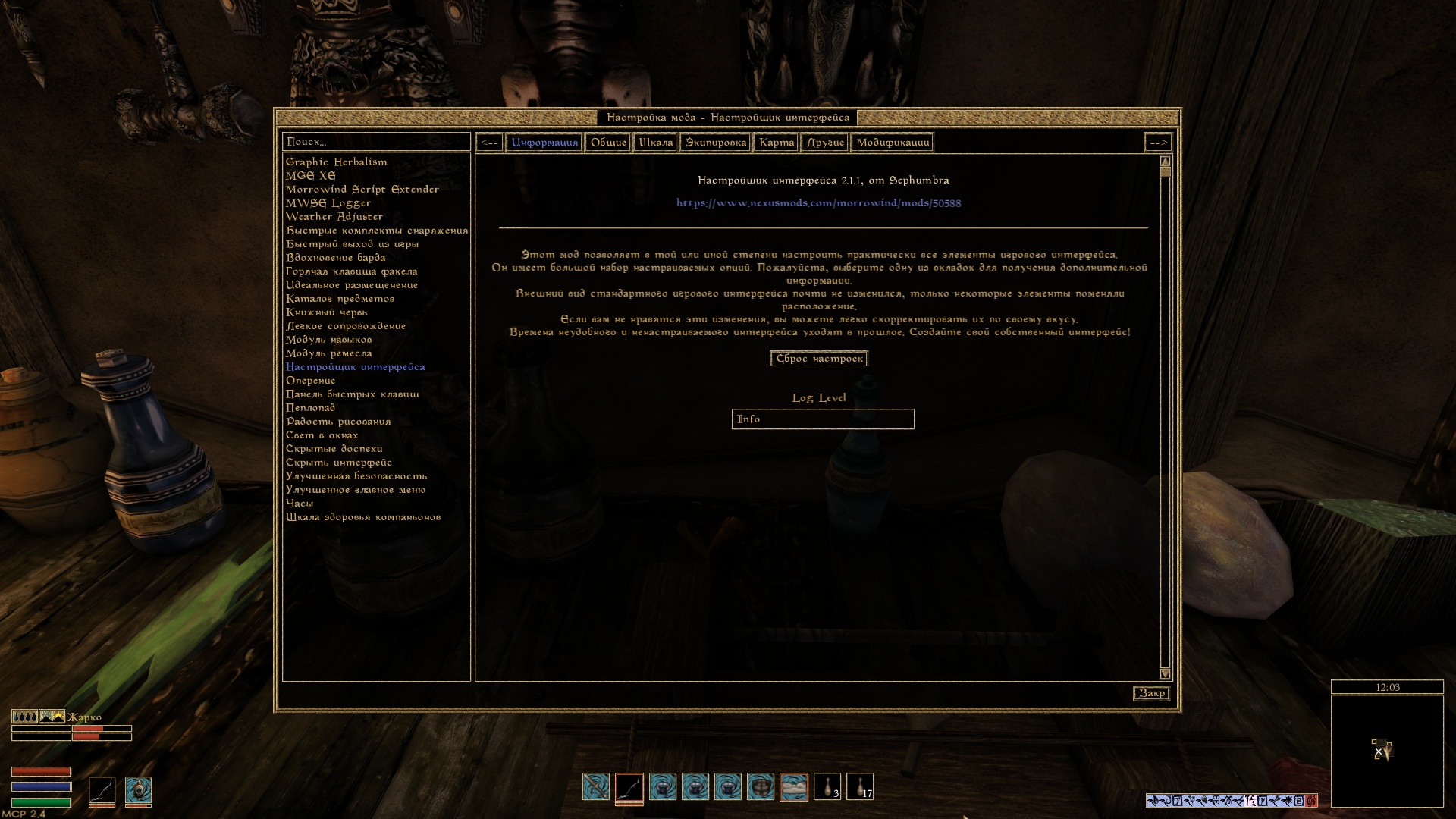1456x819 pixels.
Task: Open the Другие tab
Action: [825, 143]
